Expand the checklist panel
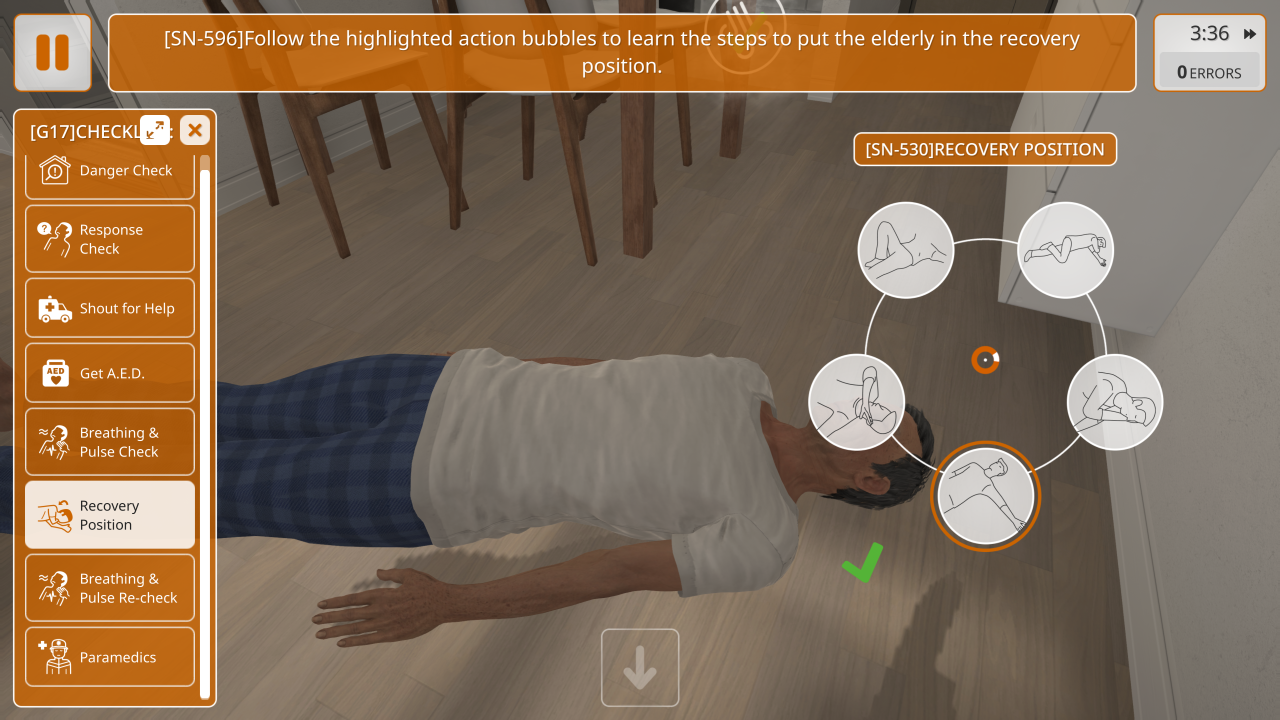Viewport: 1280px width, 720px height. (x=155, y=129)
